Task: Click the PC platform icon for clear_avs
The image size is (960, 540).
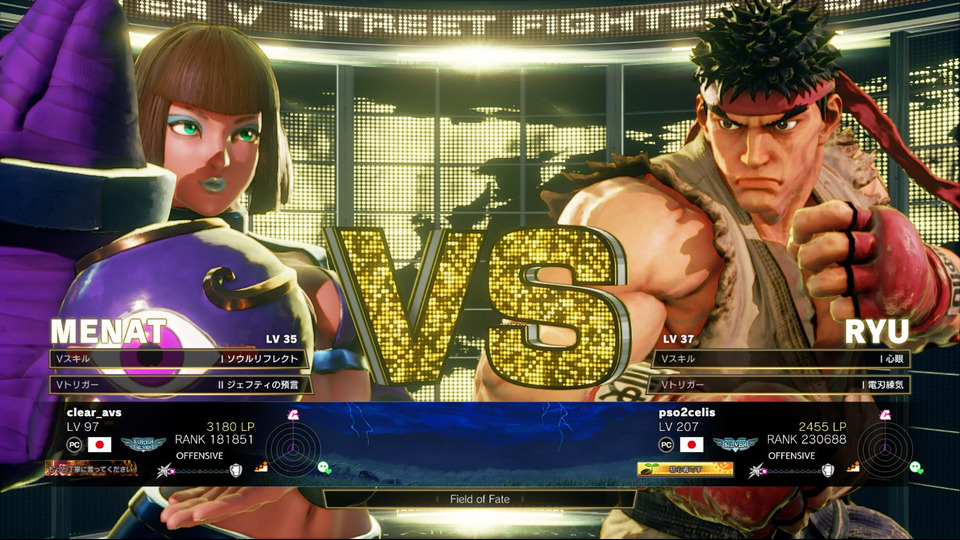Action: 74,445
